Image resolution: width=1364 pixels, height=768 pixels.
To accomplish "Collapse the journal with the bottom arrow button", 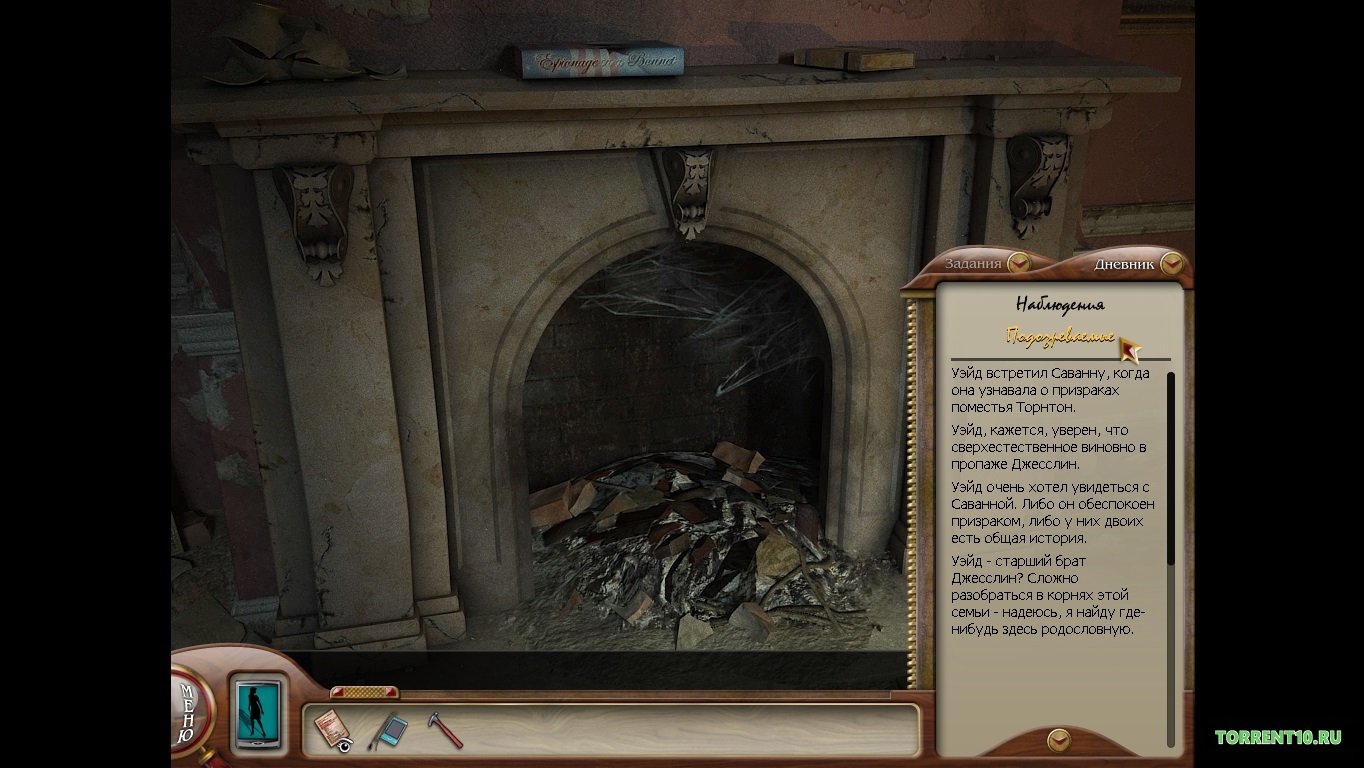I will 1058,740.
